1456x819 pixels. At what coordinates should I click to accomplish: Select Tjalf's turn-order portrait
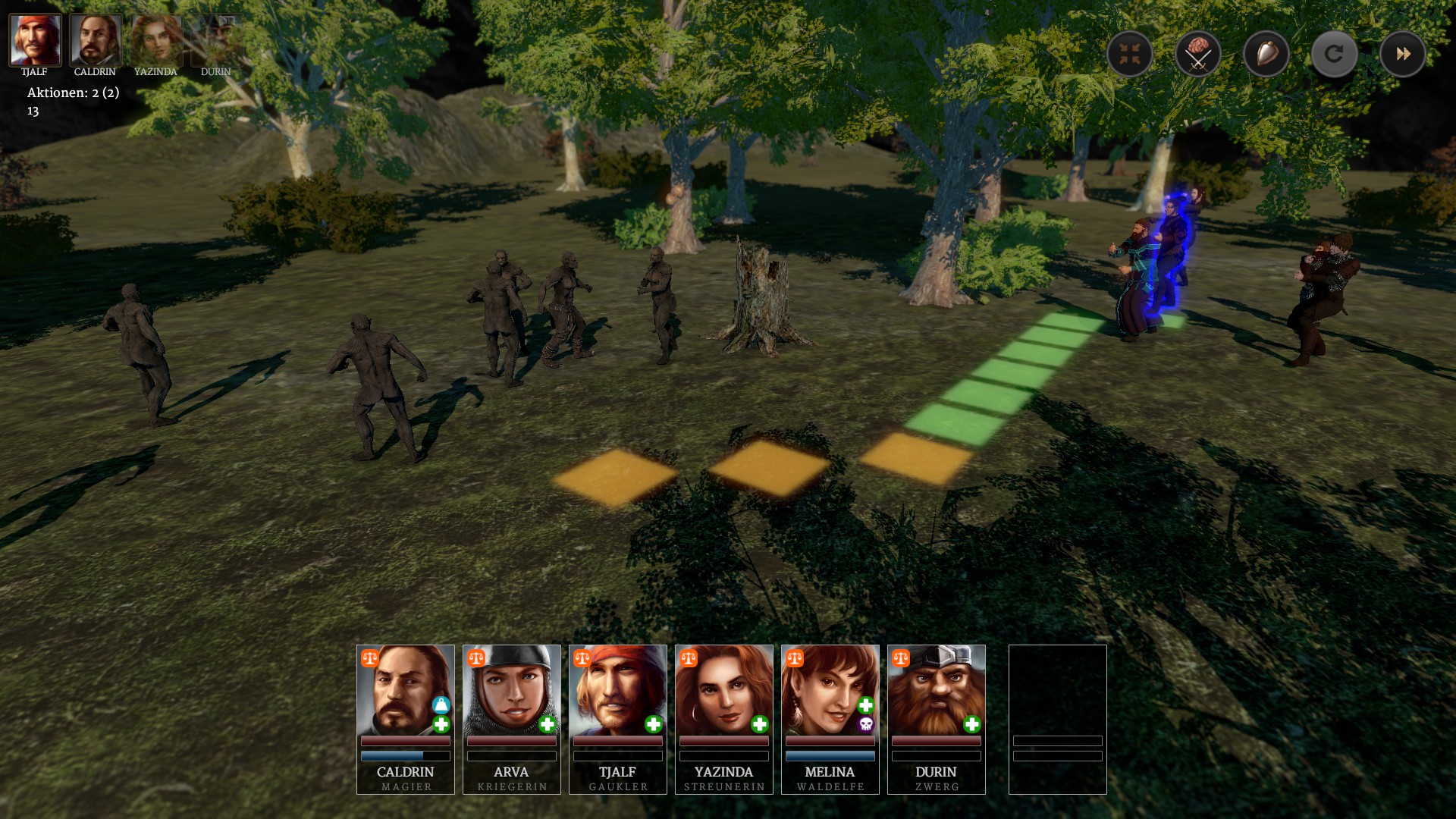[35, 40]
